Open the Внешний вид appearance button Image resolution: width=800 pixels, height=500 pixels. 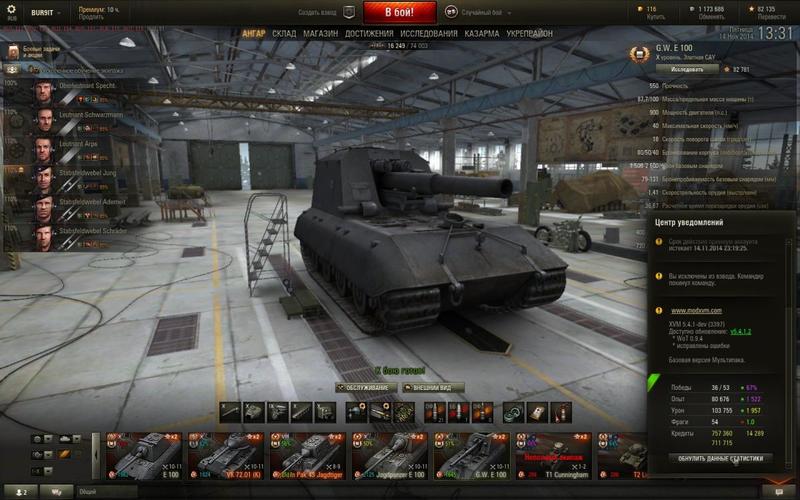pos(433,387)
